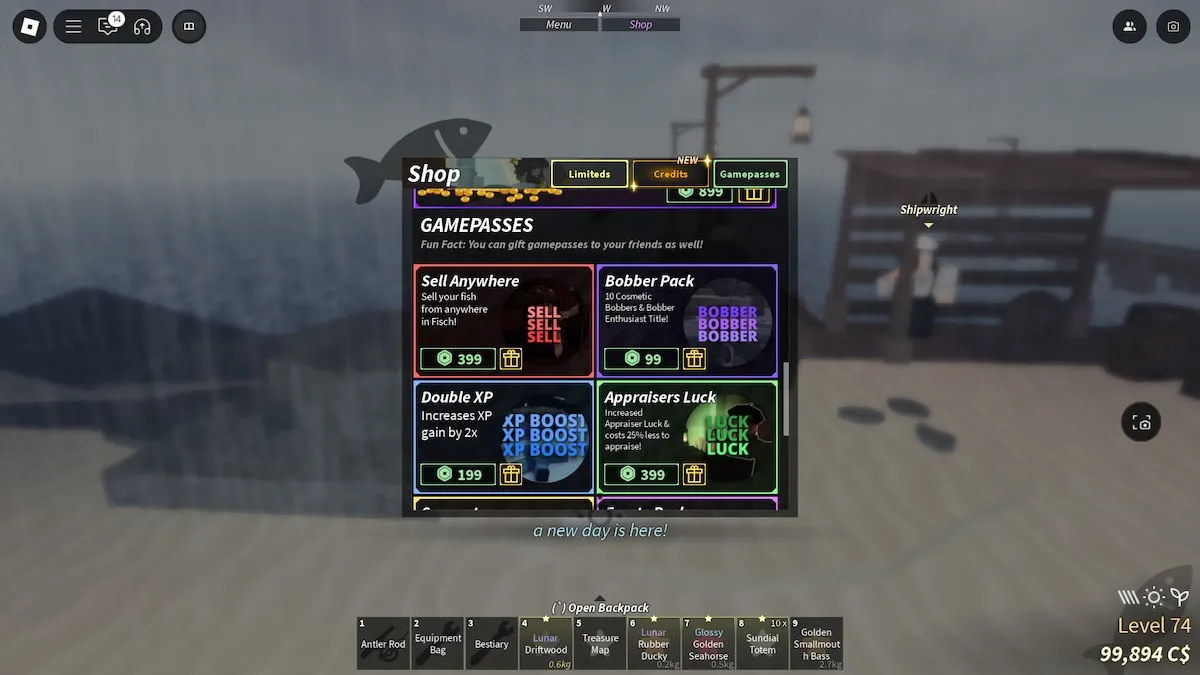Gift the Appraisers Luck gamepass
This screenshot has width=1200, height=675.
[x=694, y=474]
